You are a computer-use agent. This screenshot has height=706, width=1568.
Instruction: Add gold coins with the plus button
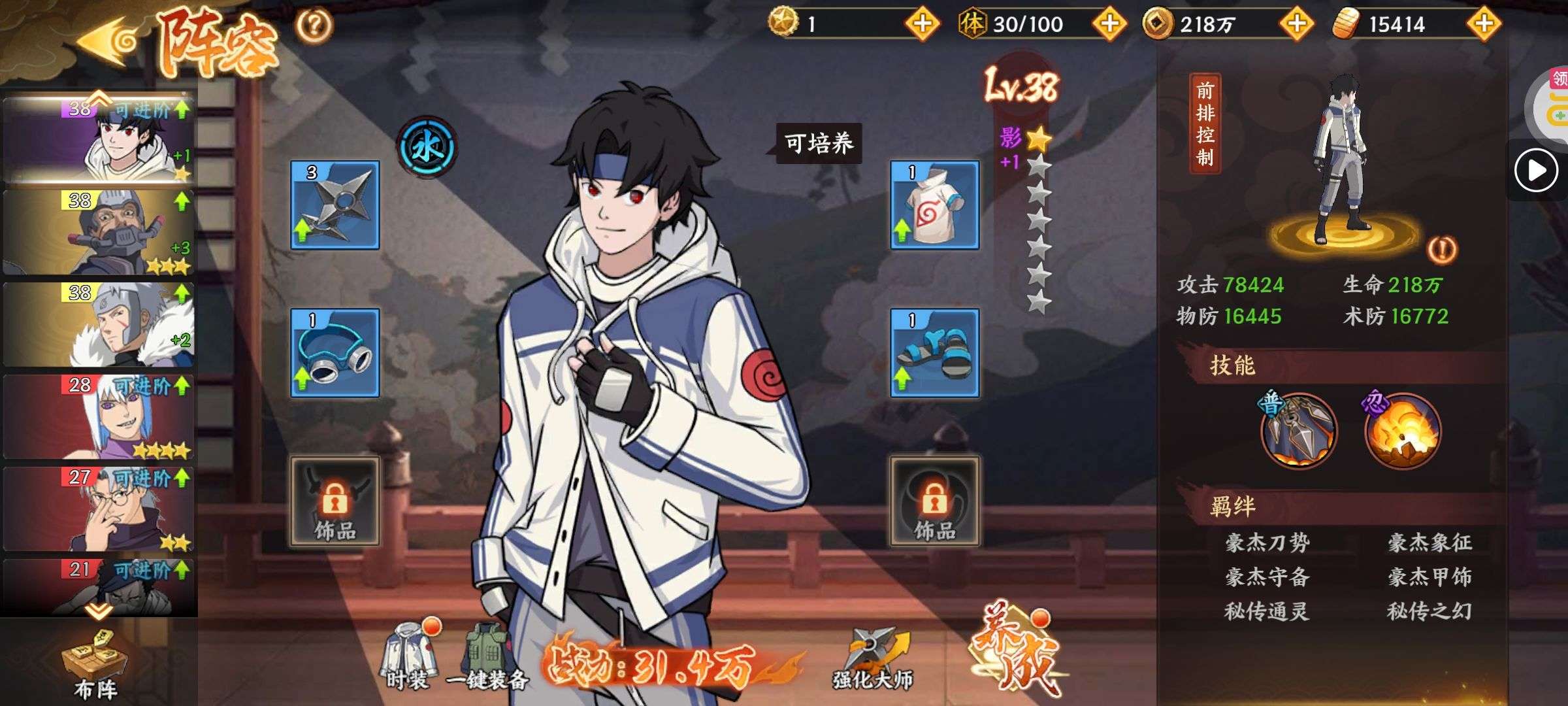point(1296,24)
